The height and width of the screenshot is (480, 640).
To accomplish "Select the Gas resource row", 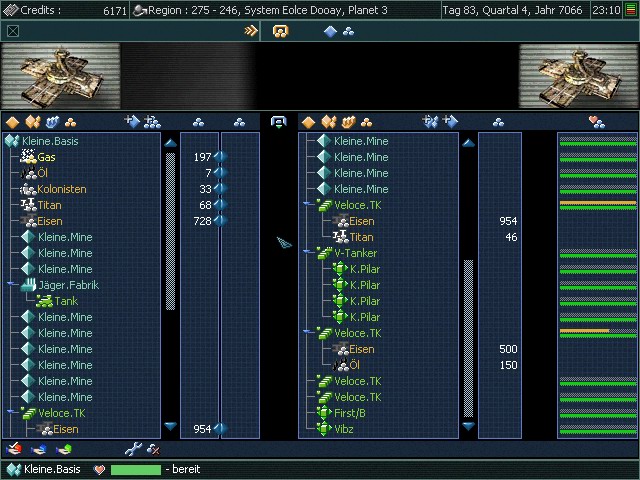I will point(46,157).
